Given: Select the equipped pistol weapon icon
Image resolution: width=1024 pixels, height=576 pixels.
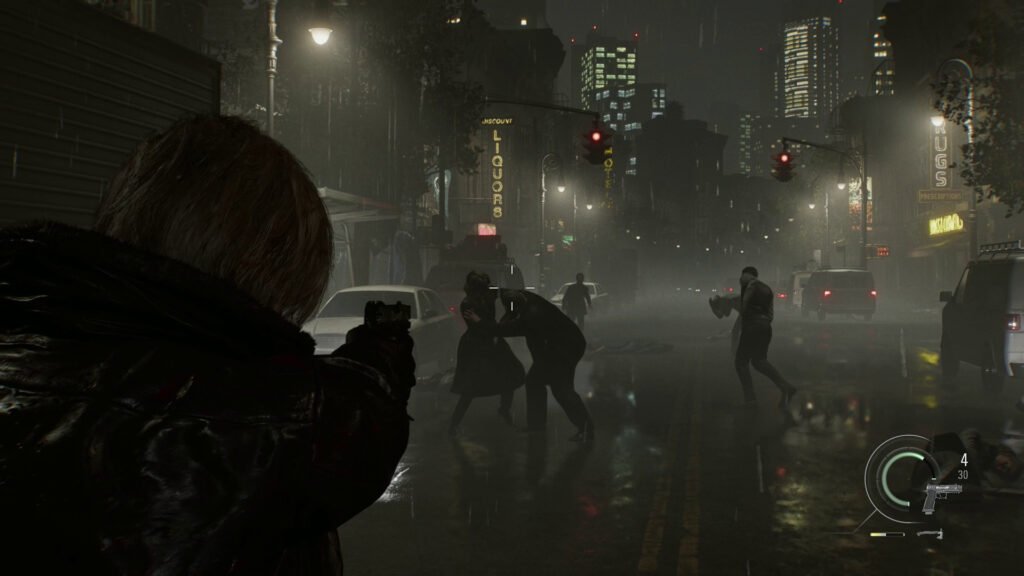Looking at the screenshot, I should 942,495.
